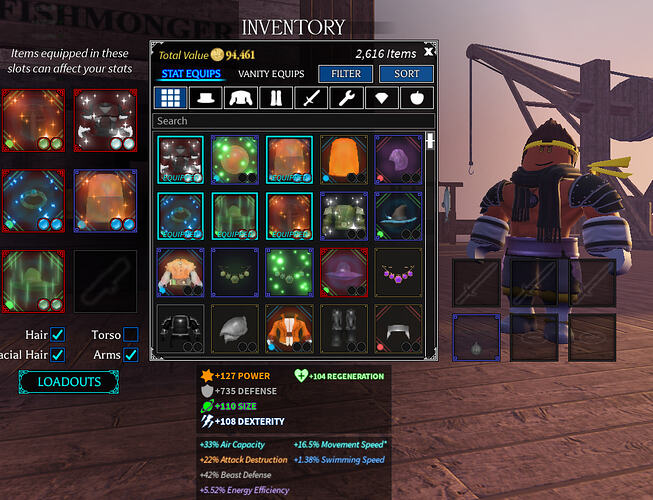Screen dimensions: 653x500
Task: Filter inventory by hats
Action: 207,98
